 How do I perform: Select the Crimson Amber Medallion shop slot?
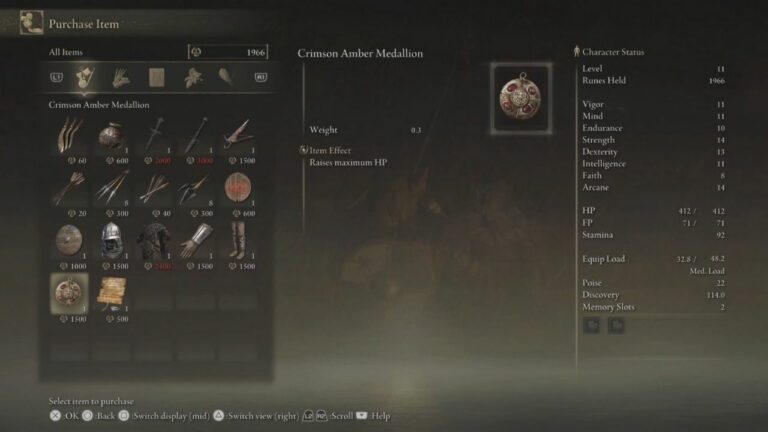(x=69, y=293)
